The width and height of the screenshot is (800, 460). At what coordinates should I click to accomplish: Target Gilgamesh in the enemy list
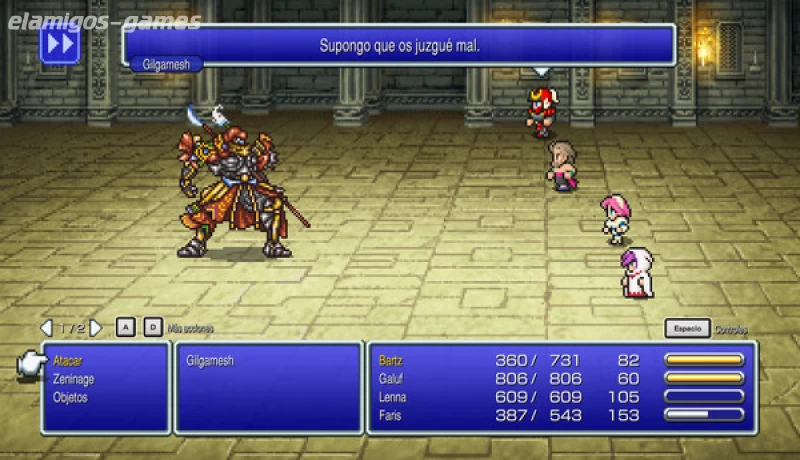click(x=209, y=361)
